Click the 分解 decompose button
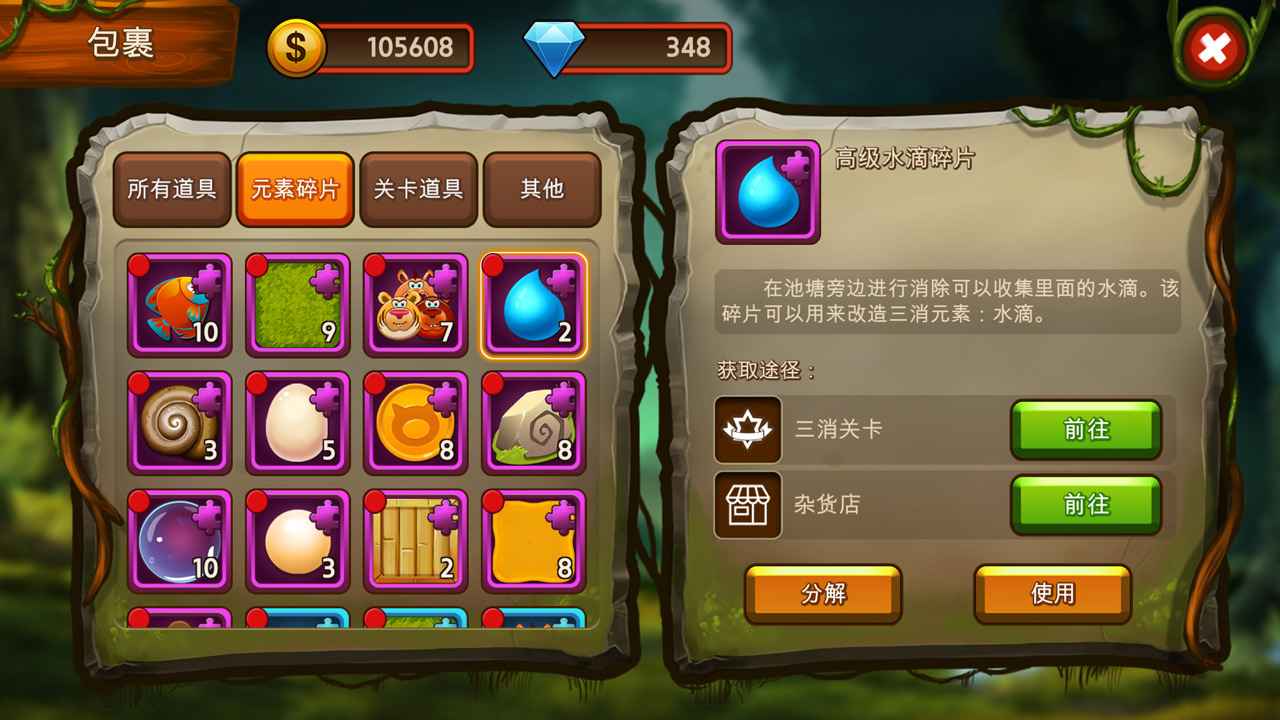Image resolution: width=1280 pixels, height=720 pixels. point(822,593)
